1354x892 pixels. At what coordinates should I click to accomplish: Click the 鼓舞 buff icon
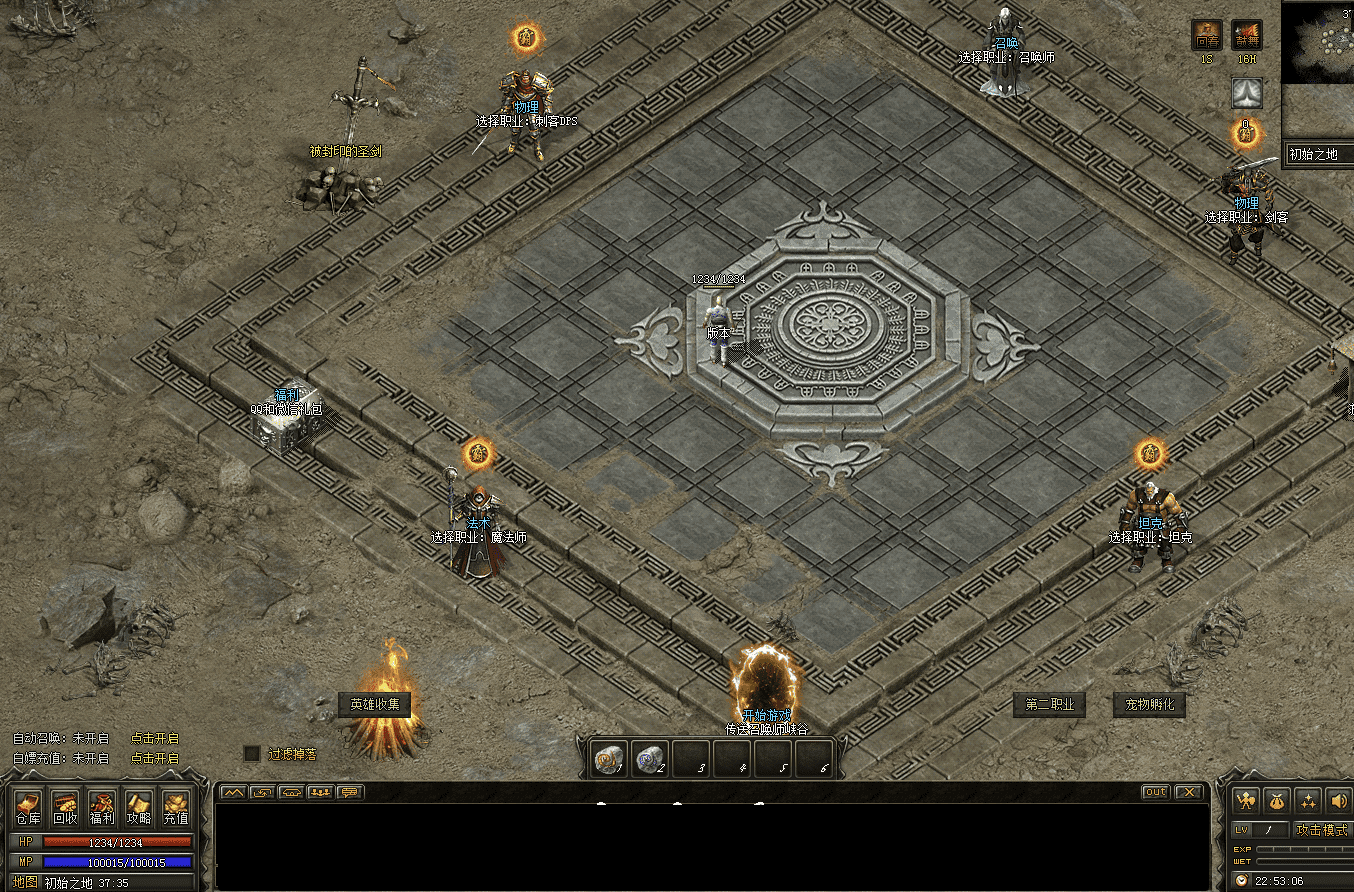(1246, 36)
